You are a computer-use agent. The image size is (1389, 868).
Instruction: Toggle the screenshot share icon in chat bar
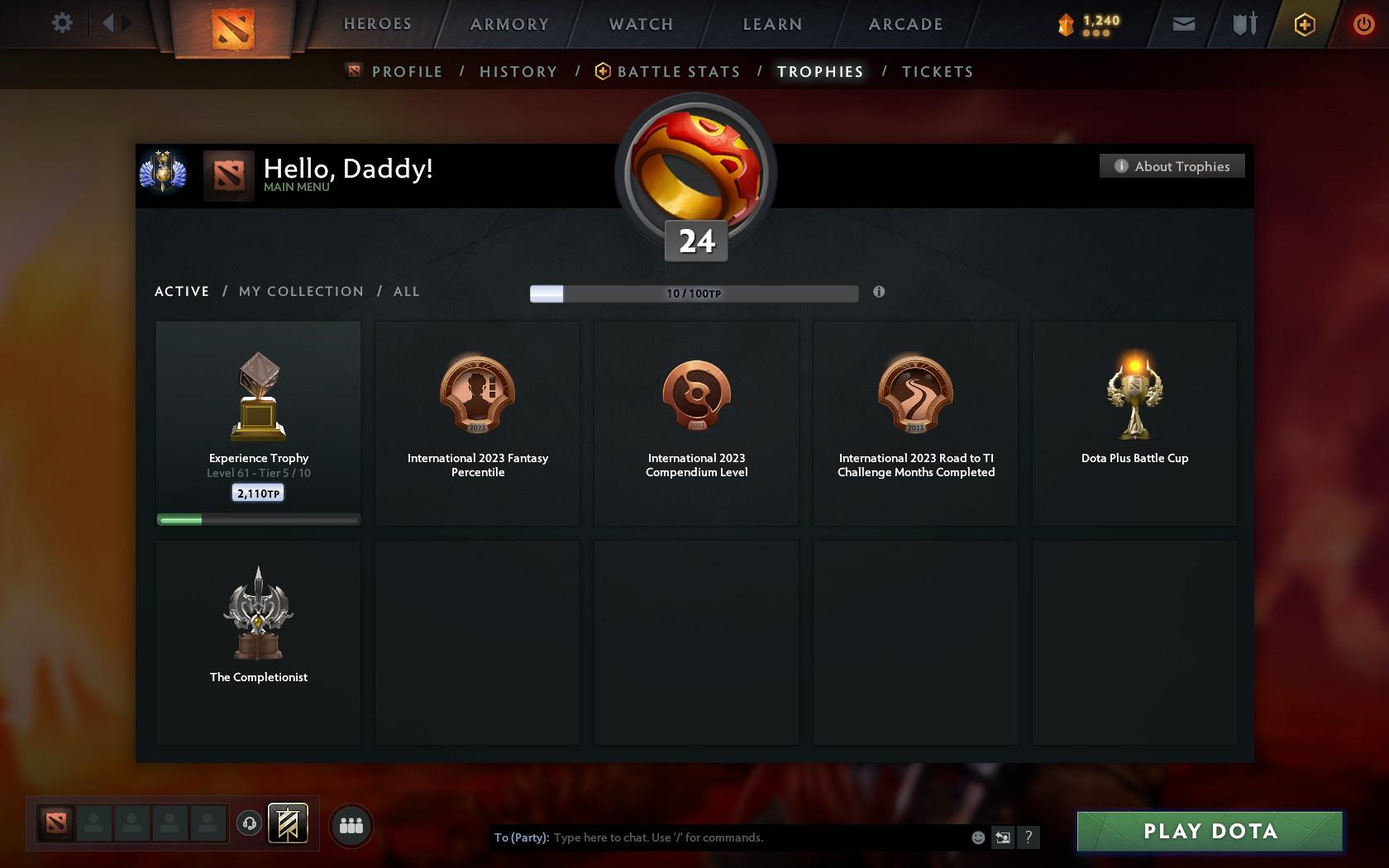(1003, 837)
